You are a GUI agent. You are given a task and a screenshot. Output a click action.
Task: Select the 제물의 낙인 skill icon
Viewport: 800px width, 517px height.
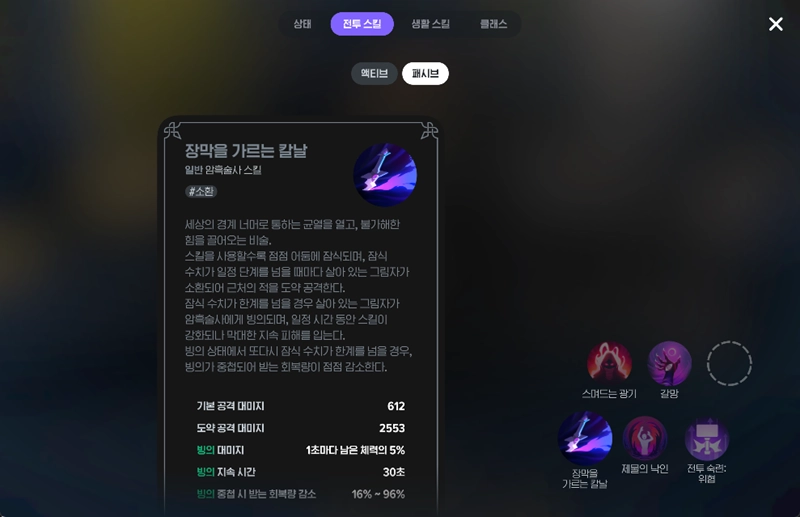pyautogui.click(x=645, y=438)
